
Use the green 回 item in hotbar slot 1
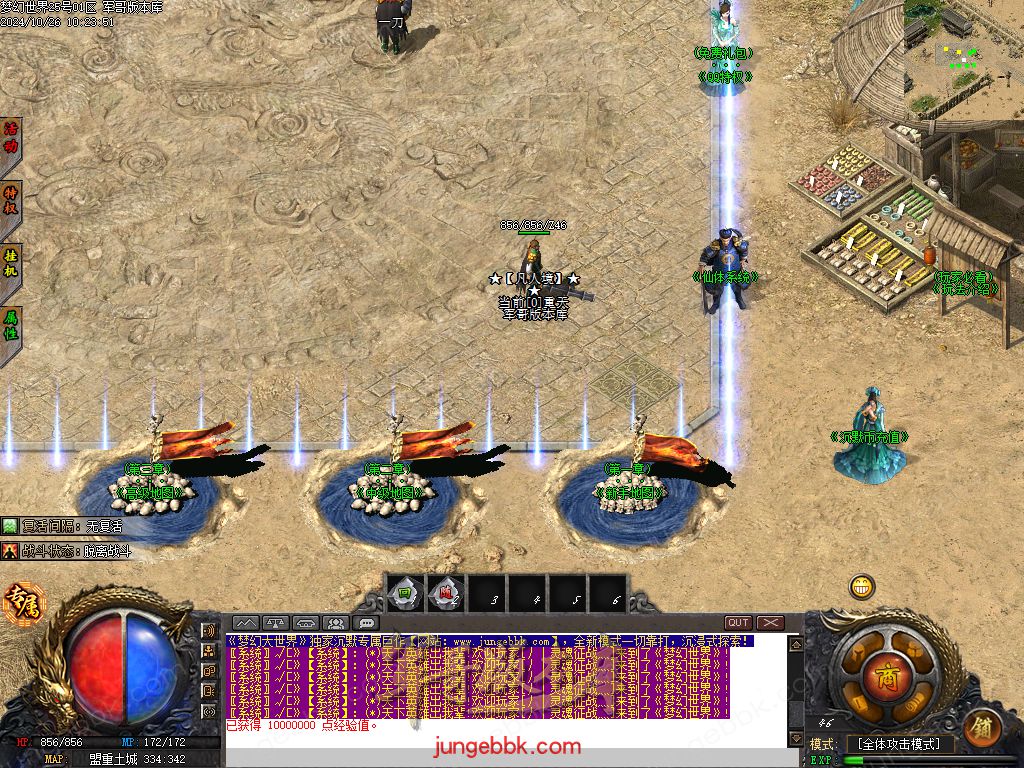pos(403,592)
